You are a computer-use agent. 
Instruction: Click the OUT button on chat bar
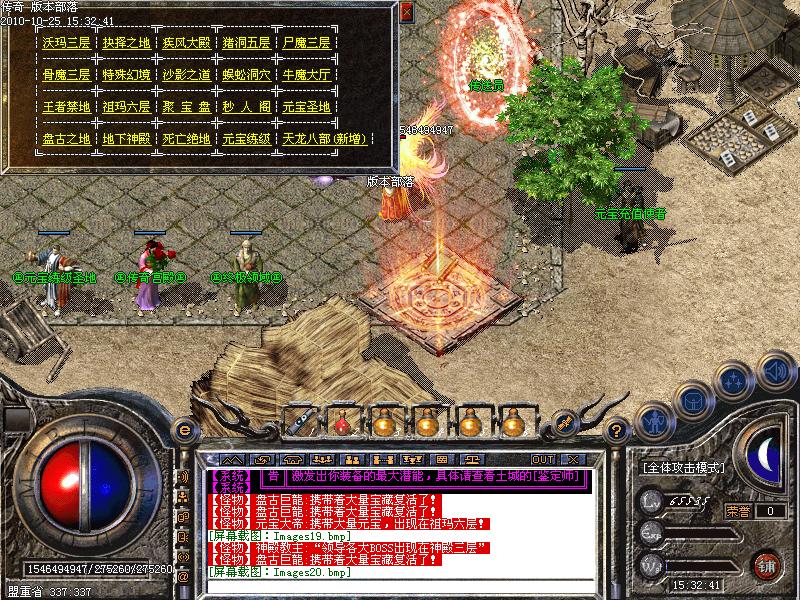pyautogui.click(x=543, y=460)
